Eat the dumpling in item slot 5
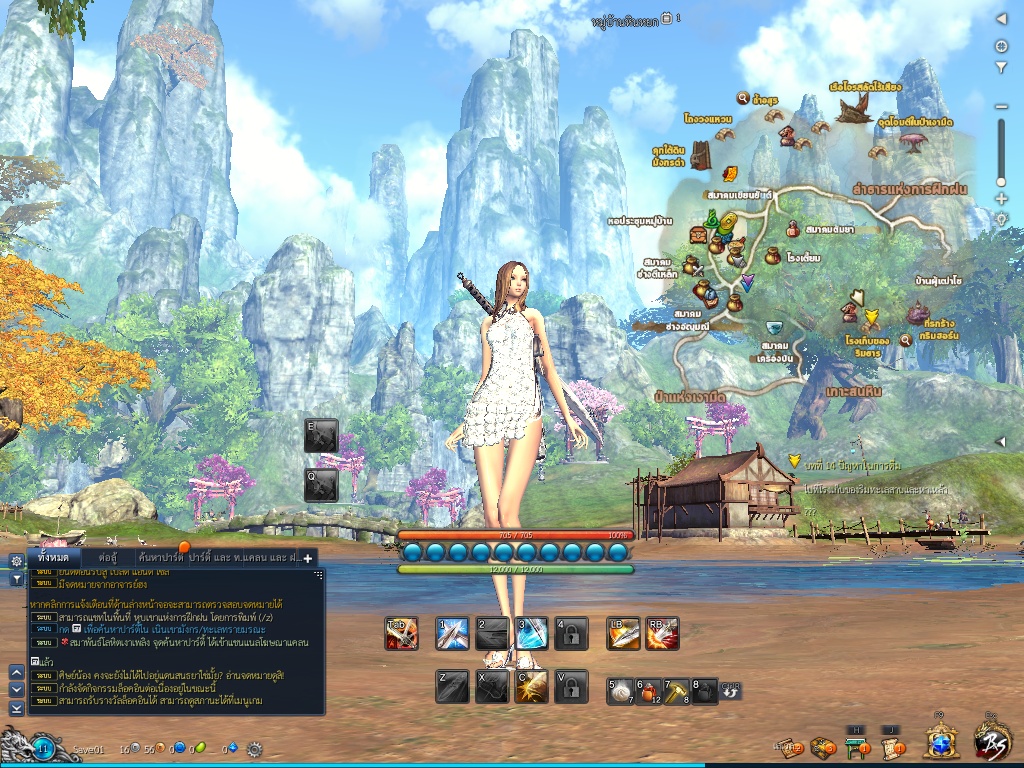Screen dimensions: 1024x768 point(620,690)
